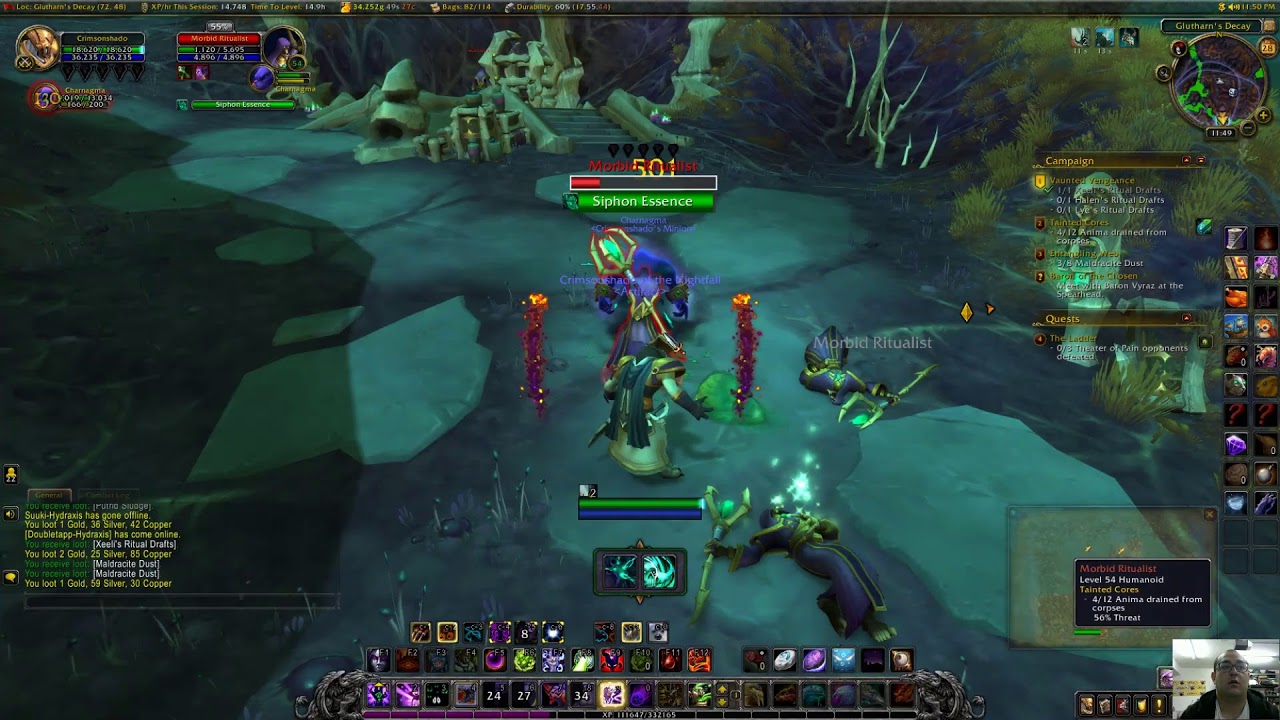The height and width of the screenshot is (720, 1280).
Task: Click the scroll consumable icon in the right side bar
Action: tap(1236, 239)
